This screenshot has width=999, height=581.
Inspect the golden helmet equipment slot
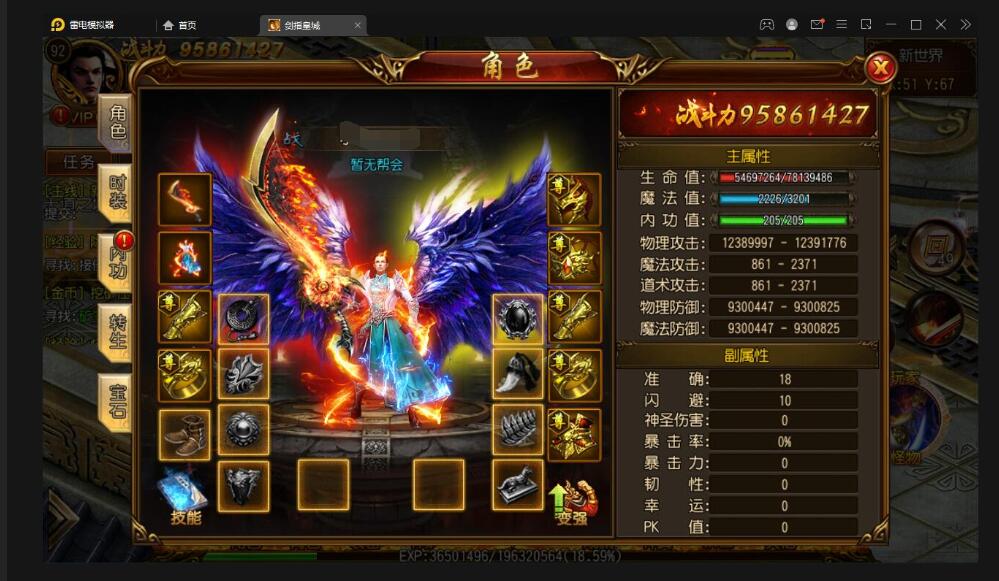(x=574, y=199)
